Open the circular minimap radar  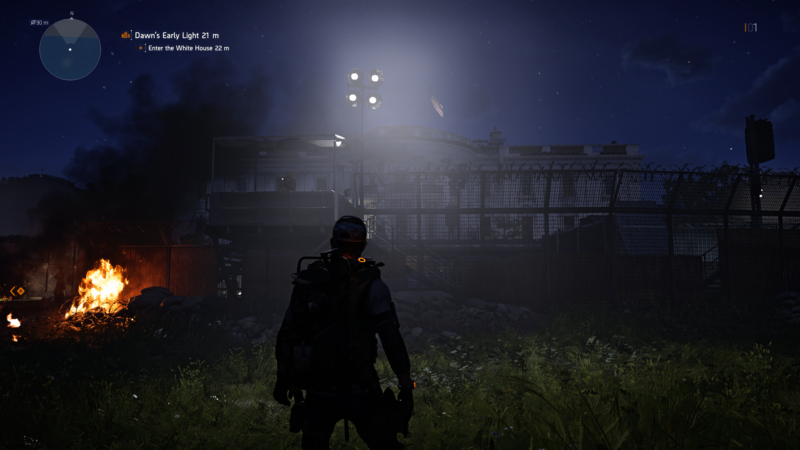tap(70, 49)
